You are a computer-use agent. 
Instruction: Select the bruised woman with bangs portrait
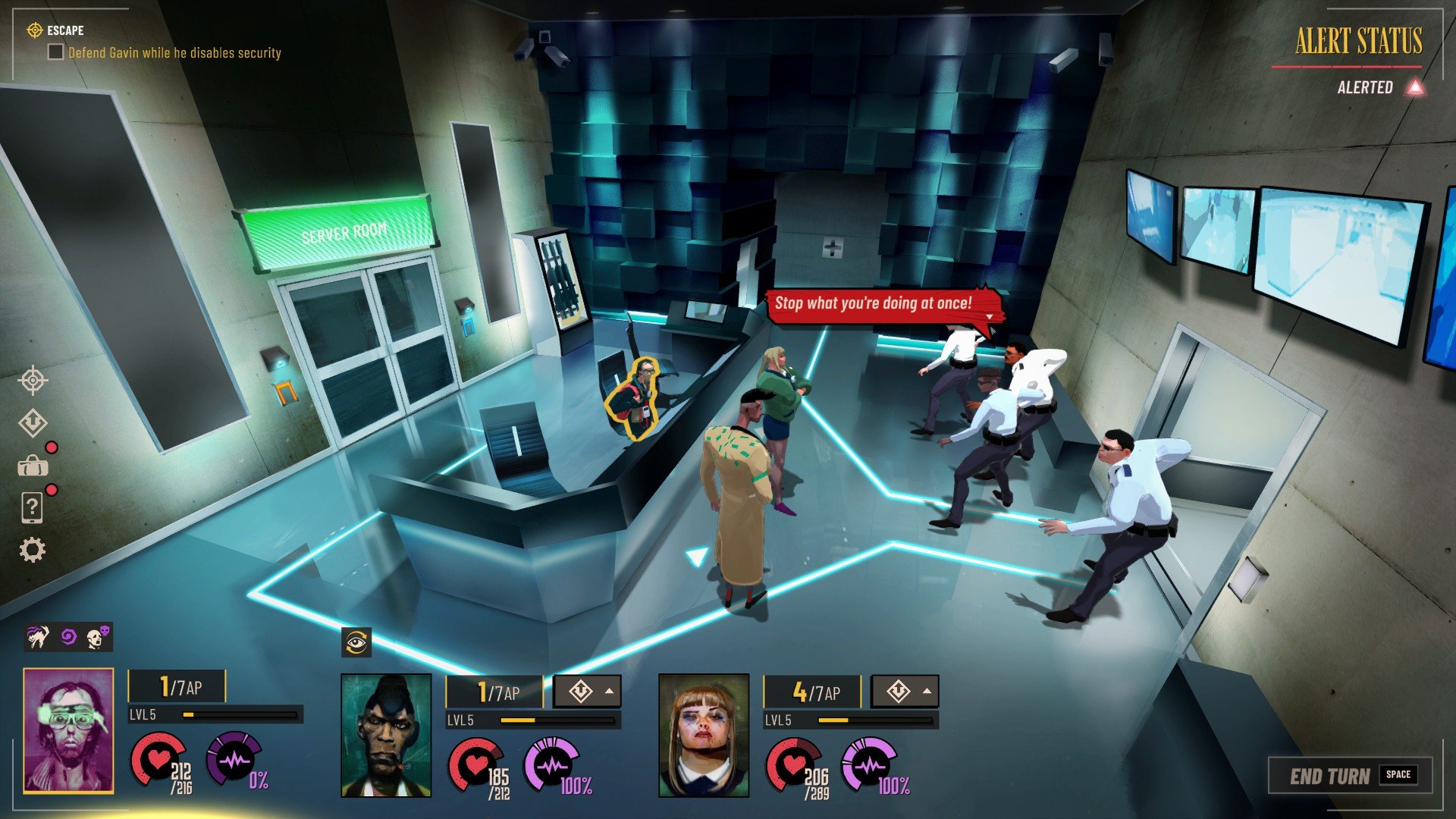(x=704, y=736)
